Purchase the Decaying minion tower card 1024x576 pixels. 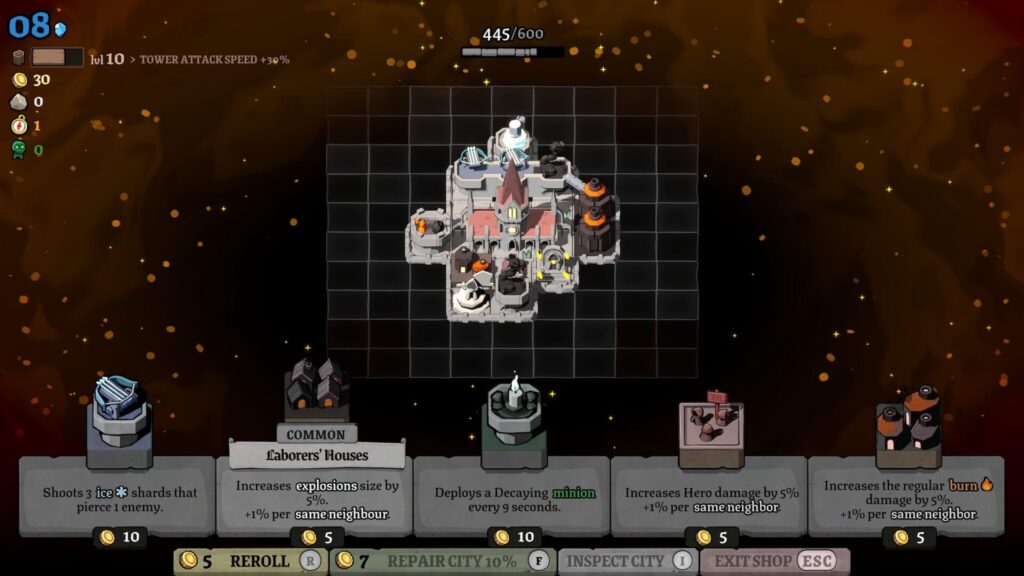(x=512, y=496)
